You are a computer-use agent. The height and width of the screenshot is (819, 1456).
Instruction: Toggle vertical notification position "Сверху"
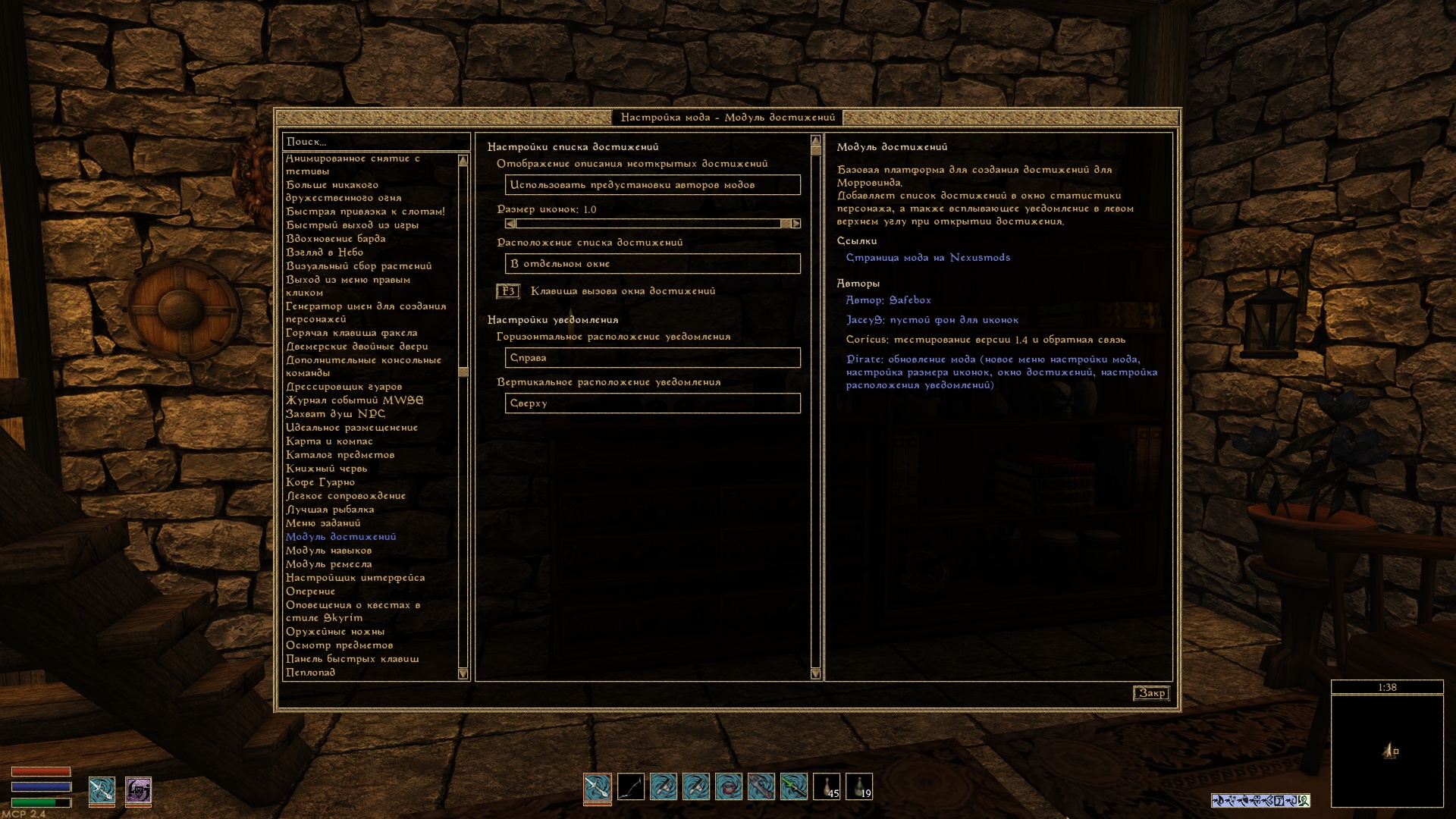point(652,403)
